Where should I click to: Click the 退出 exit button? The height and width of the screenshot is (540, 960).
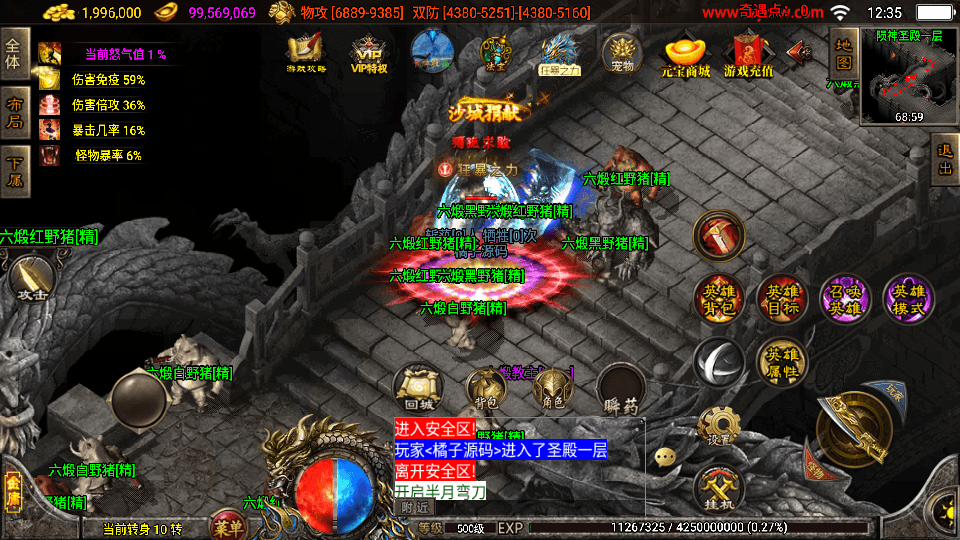point(945,161)
